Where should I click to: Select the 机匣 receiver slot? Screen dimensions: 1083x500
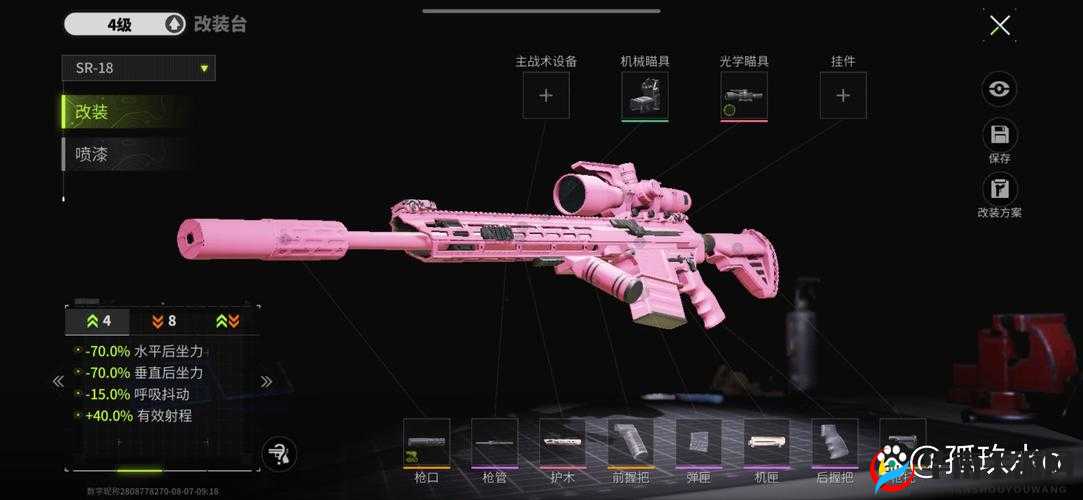(x=767, y=443)
